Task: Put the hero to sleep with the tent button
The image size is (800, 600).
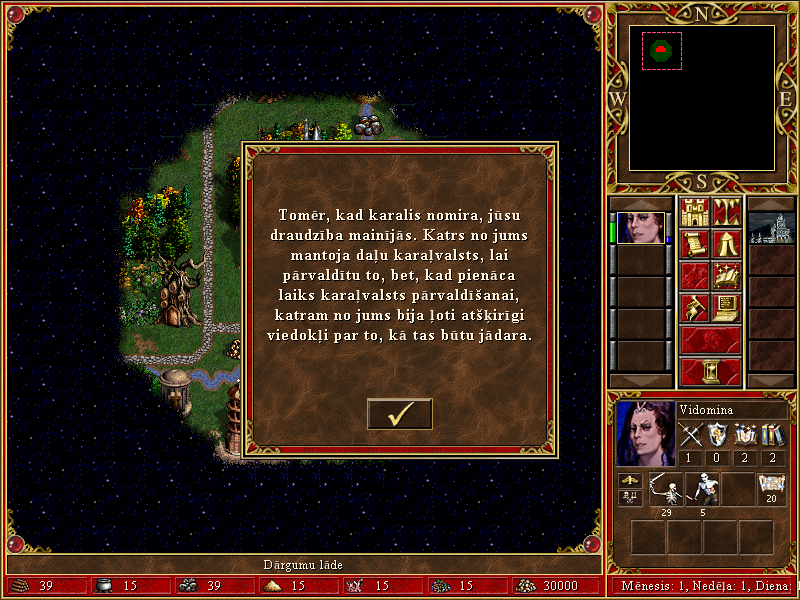Action: [726, 244]
